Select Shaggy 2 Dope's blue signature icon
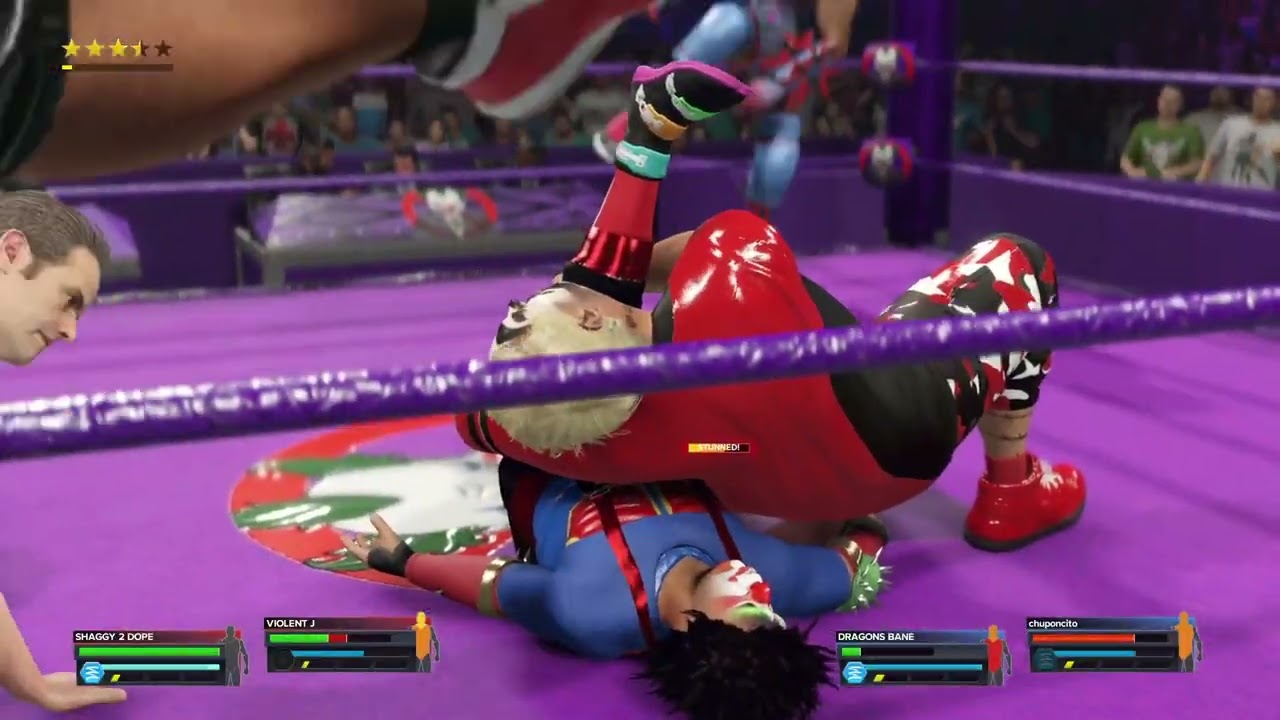The image size is (1280, 720). 92,672
